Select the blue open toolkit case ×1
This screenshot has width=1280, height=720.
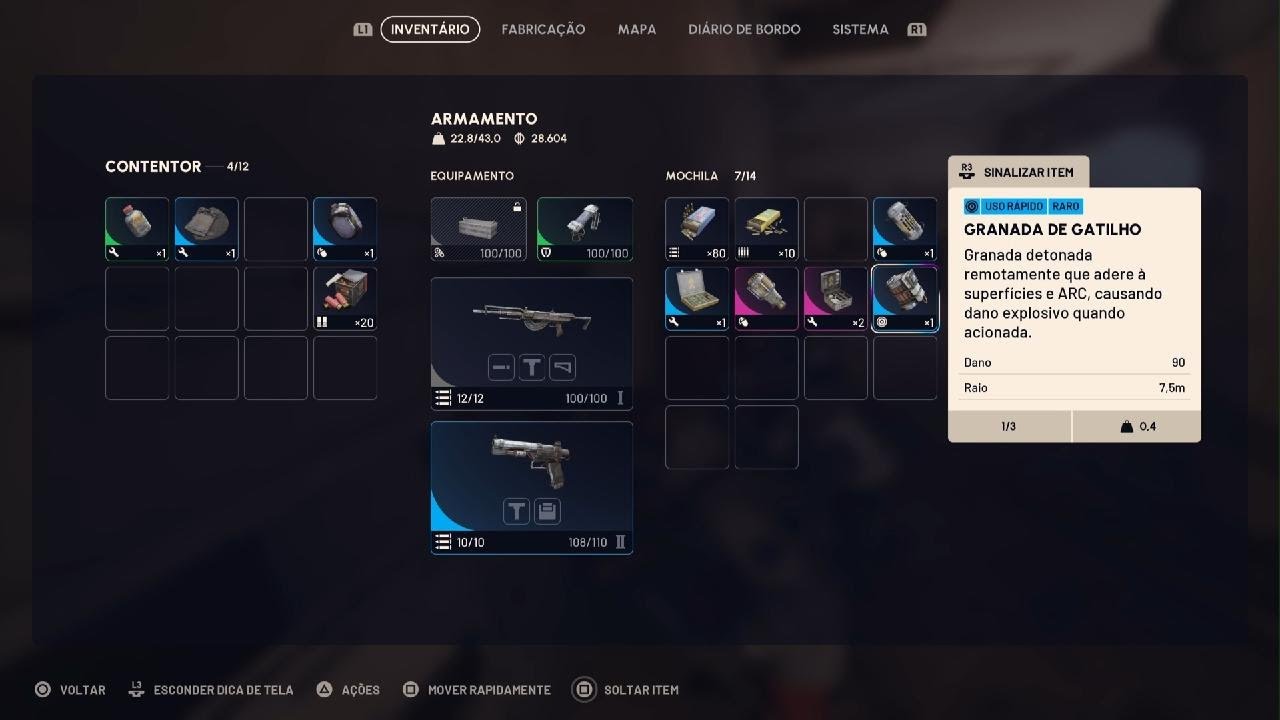coord(697,298)
